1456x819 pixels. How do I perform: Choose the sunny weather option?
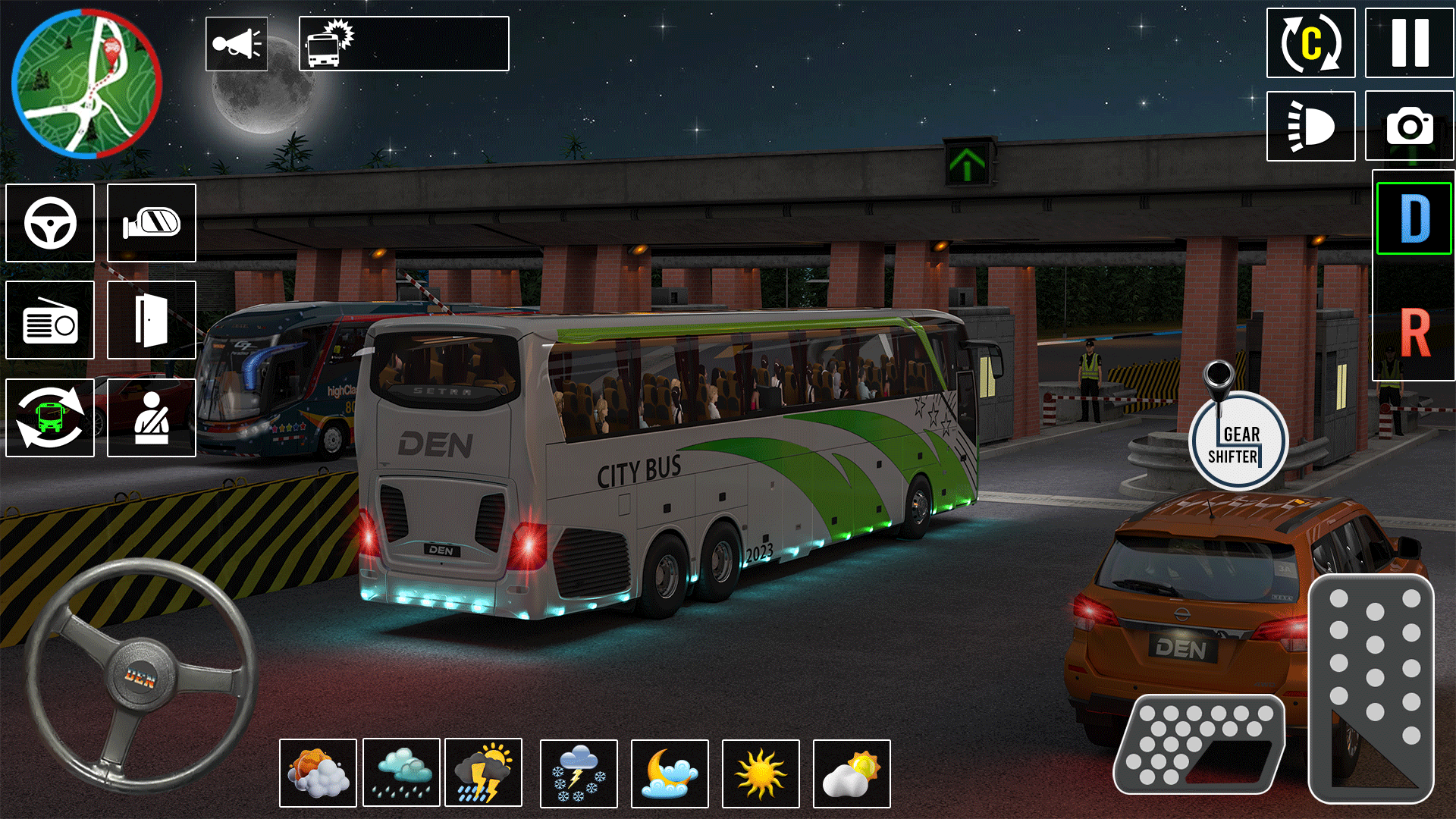click(759, 773)
